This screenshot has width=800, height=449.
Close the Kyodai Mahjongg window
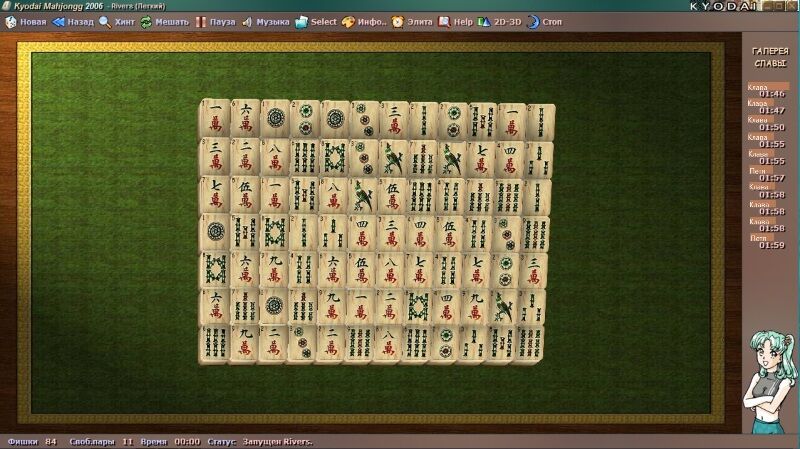point(790,6)
